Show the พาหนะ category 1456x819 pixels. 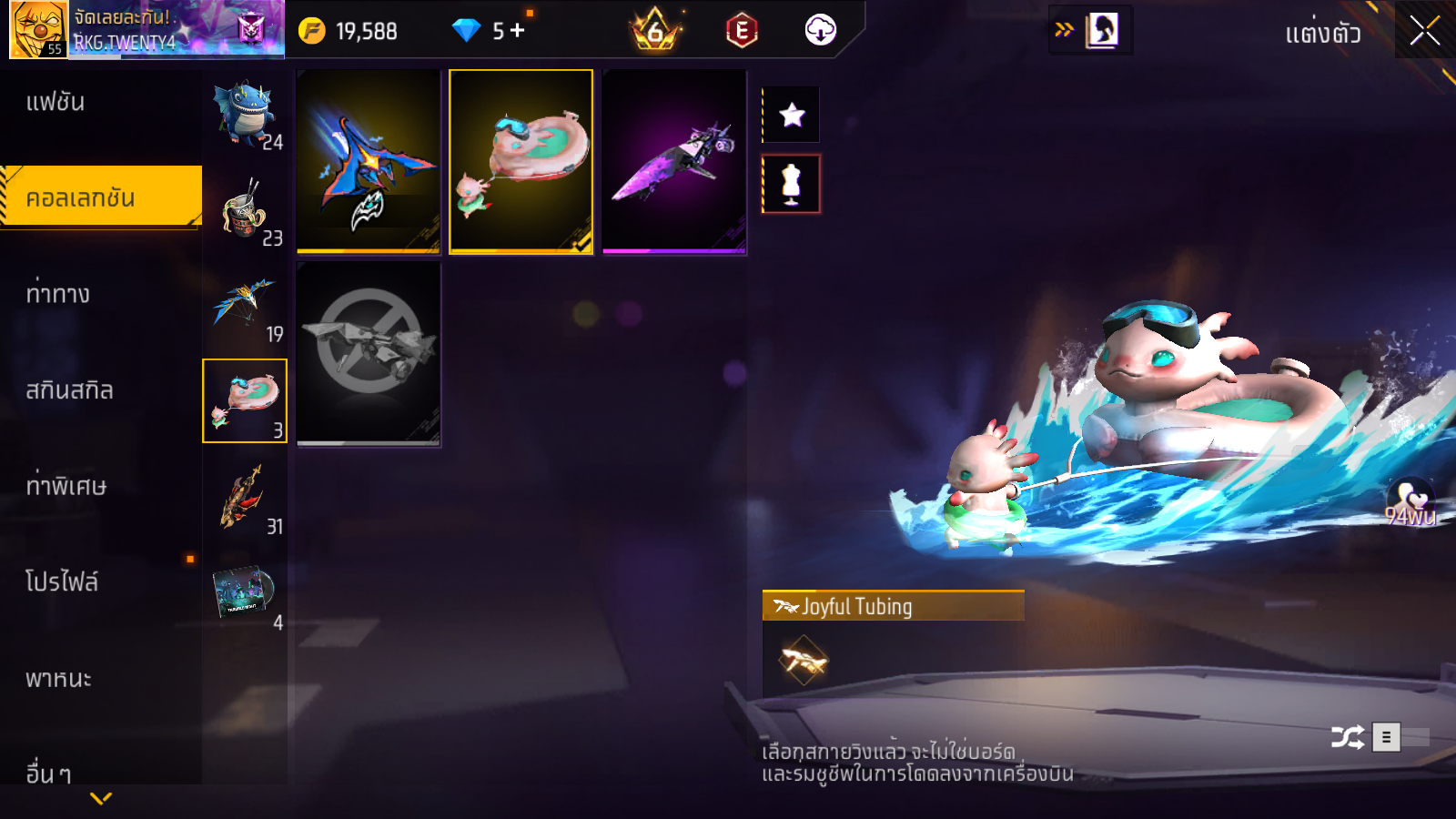(58, 679)
